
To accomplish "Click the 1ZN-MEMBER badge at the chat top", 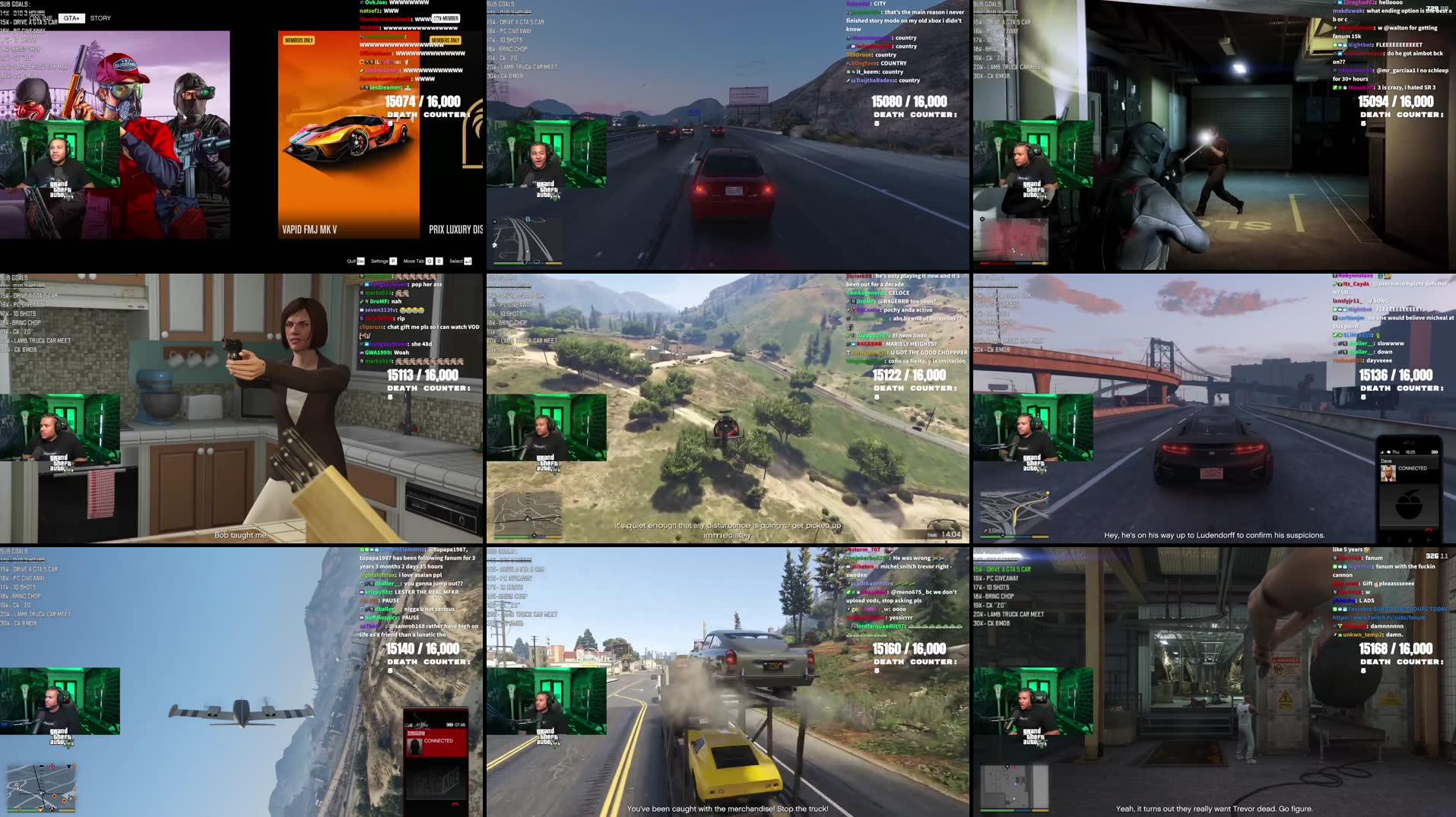I will [x=446, y=17].
